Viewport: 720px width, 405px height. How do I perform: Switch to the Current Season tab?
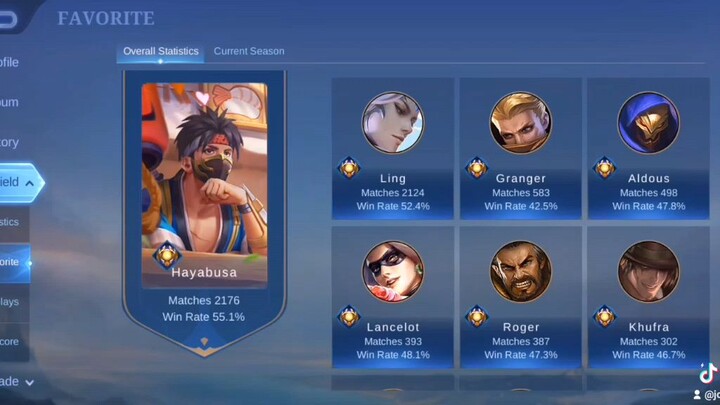point(248,51)
